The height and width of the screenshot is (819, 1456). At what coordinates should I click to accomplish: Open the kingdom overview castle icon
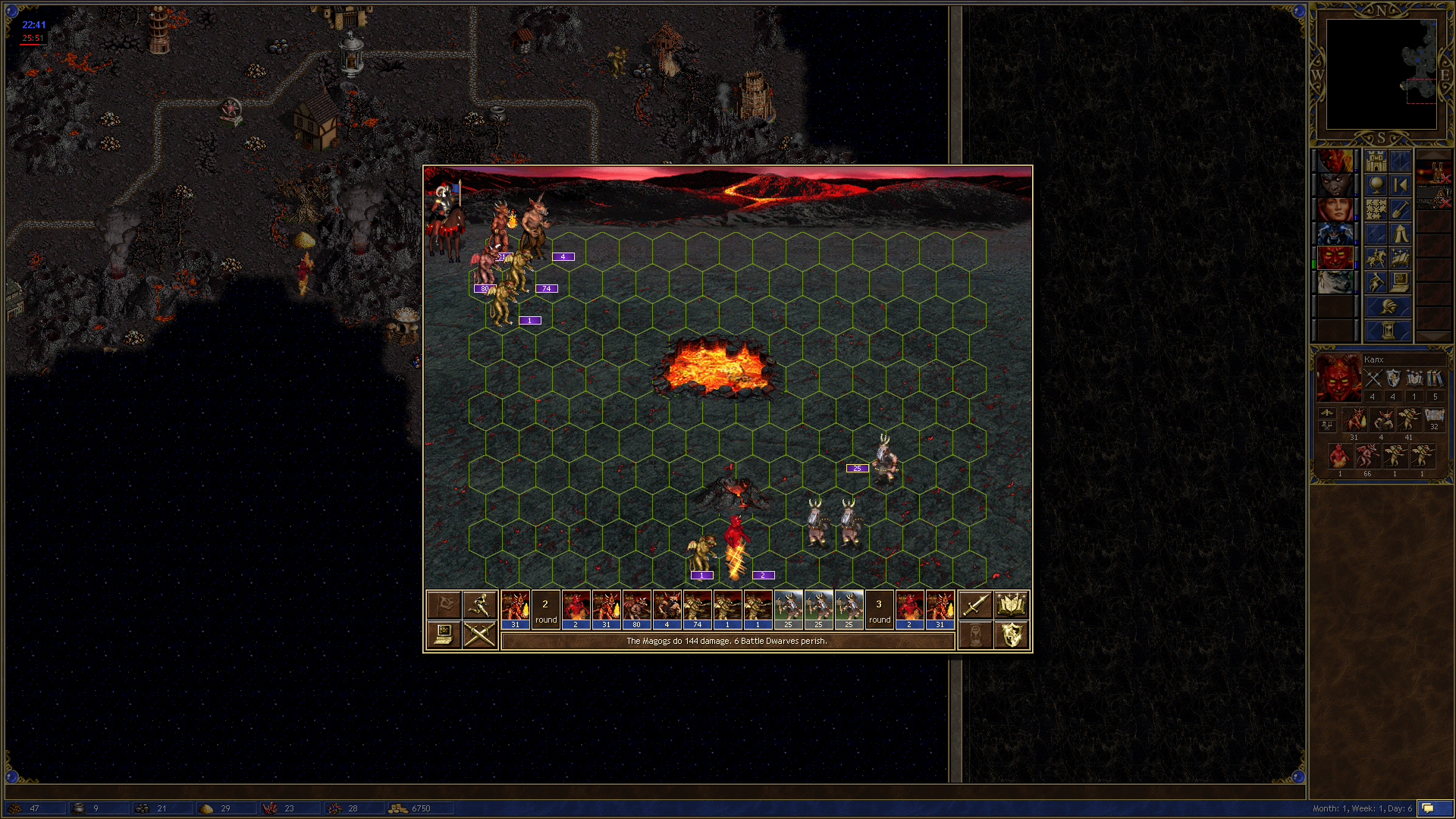(x=1376, y=162)
